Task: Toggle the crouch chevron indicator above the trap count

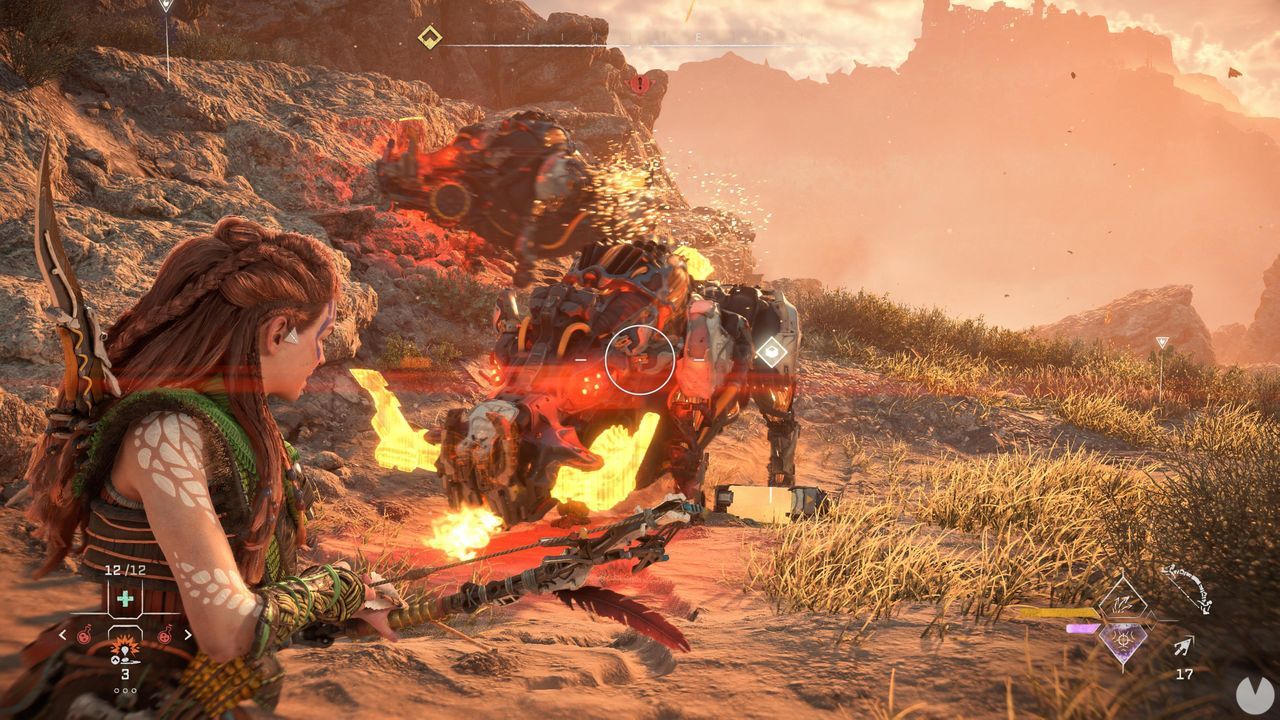Action: (115, 659)
